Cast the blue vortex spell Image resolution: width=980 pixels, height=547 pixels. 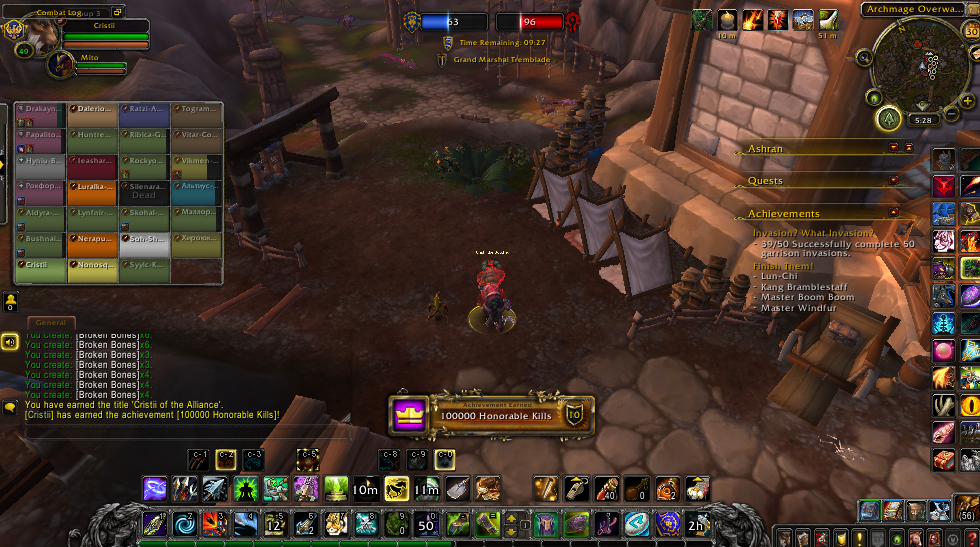(x=186, y=523)
